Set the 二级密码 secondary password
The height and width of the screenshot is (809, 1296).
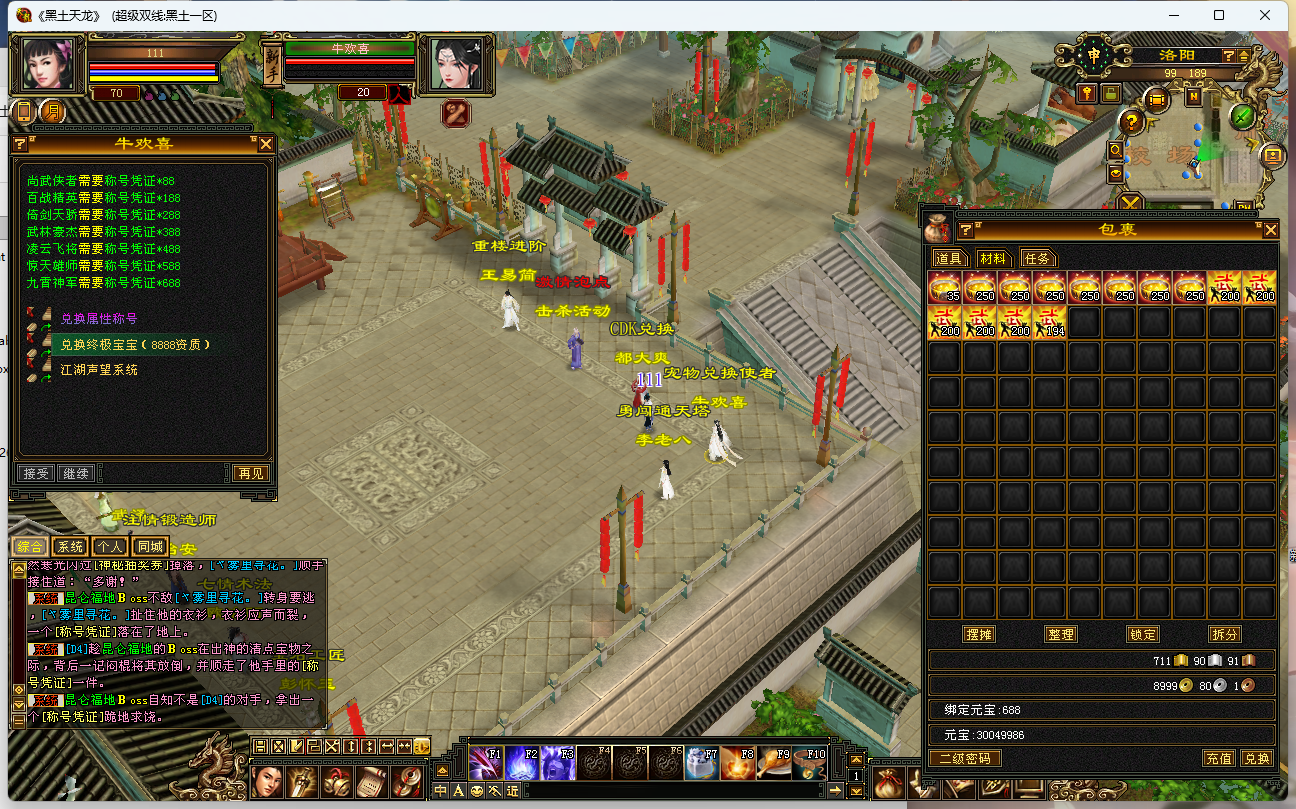(965, 758)
